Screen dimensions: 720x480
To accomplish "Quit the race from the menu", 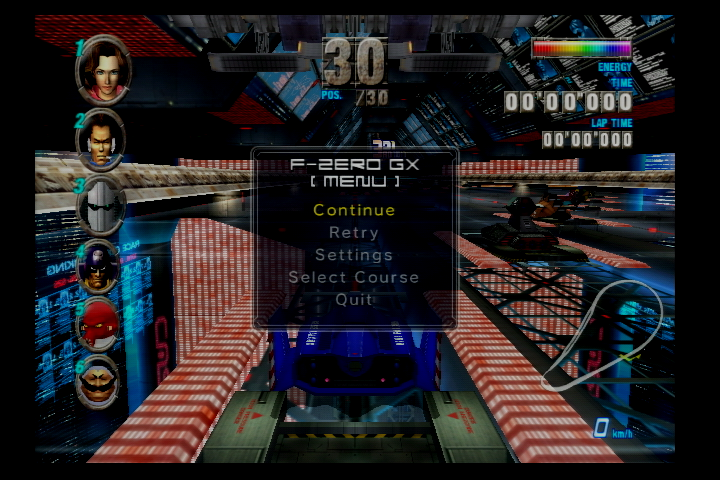I will coord(354,299).
